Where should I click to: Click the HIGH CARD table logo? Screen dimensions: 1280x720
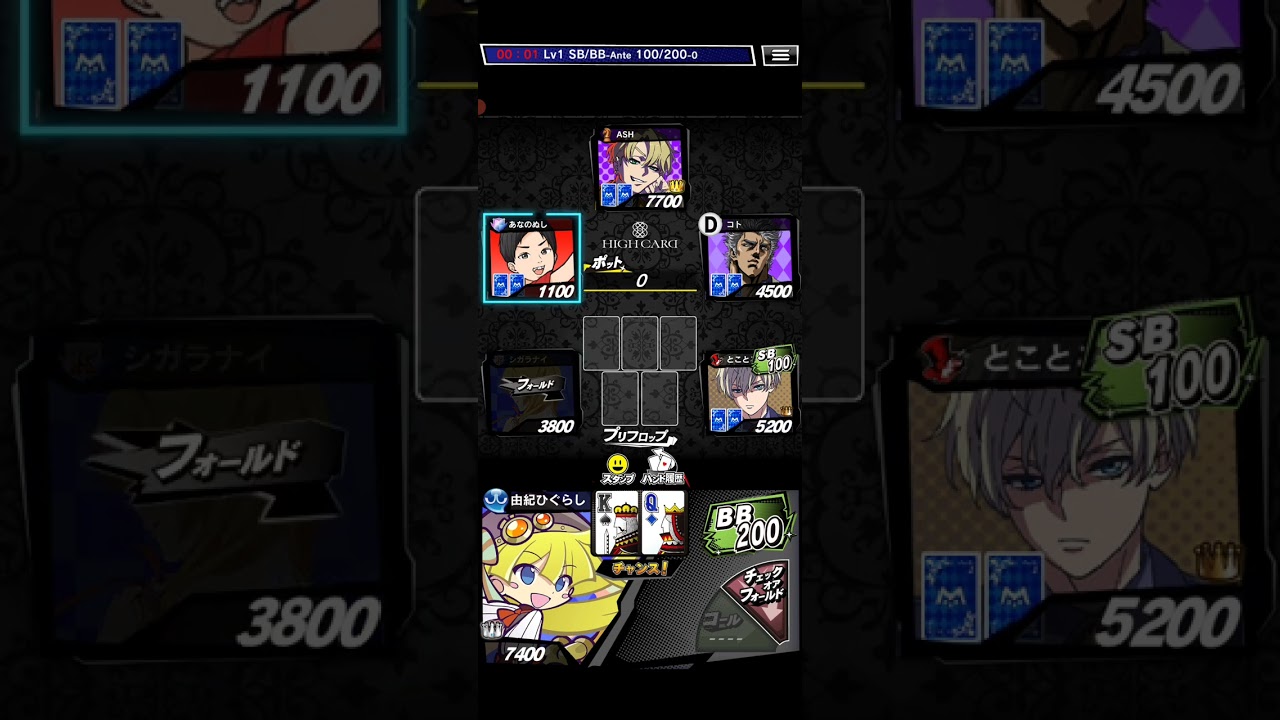pyautogui.click(x=640, y=238)
